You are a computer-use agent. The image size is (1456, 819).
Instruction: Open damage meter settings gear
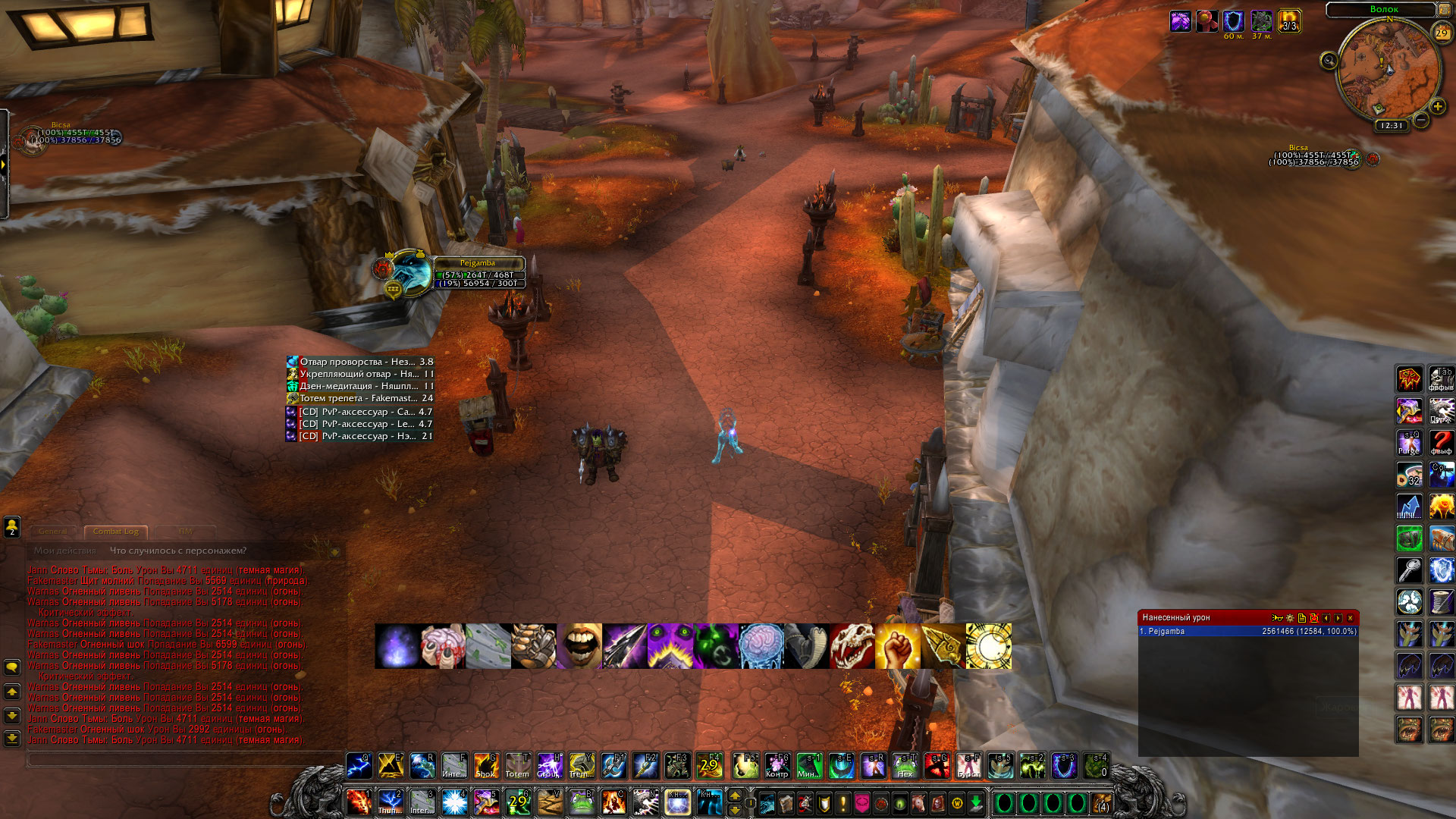[1290, 618]
